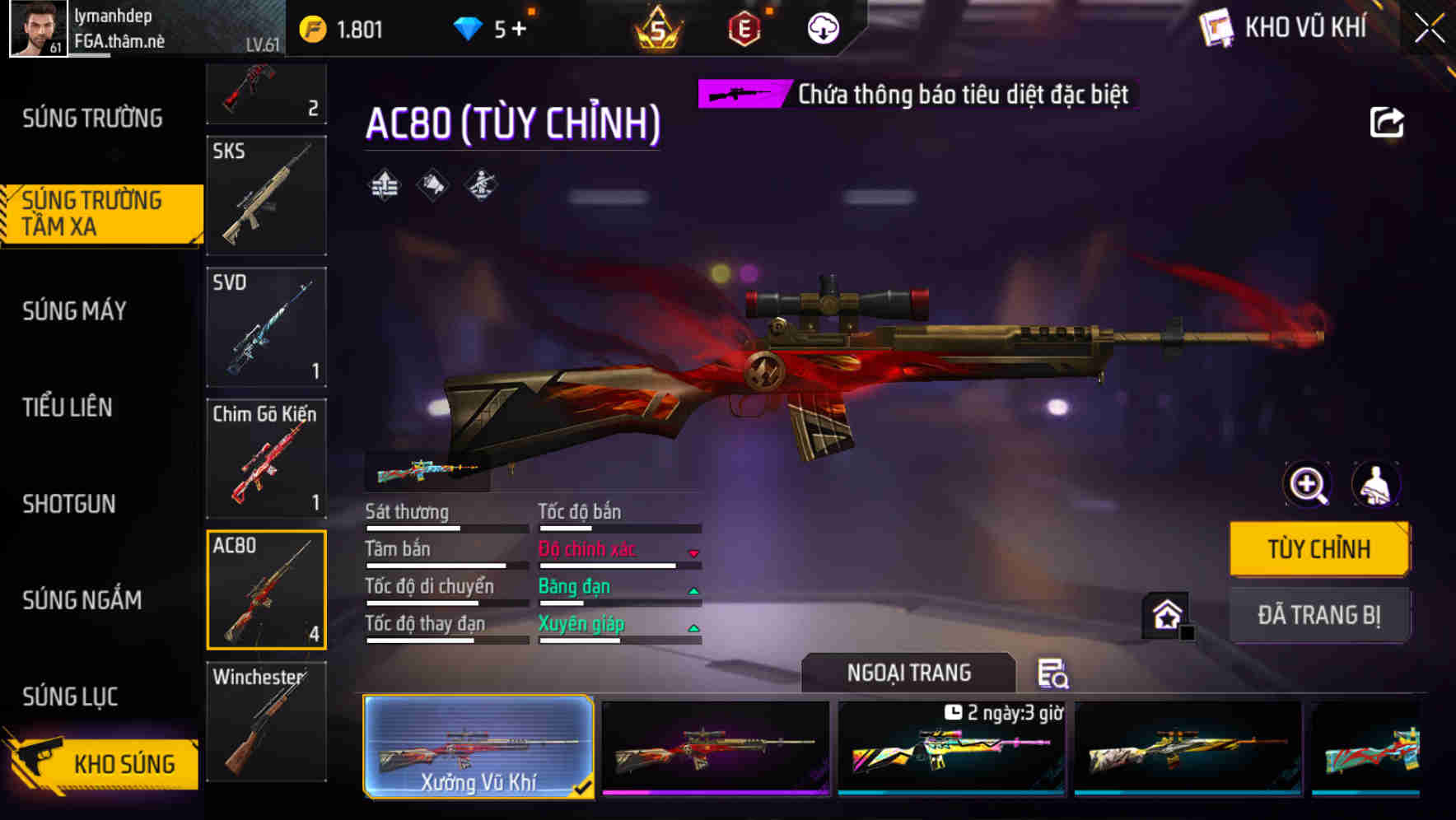Viewport: 1456px width, 820px height.
Task: Open the Ngoại Trang tab
Action: [908, 672]
